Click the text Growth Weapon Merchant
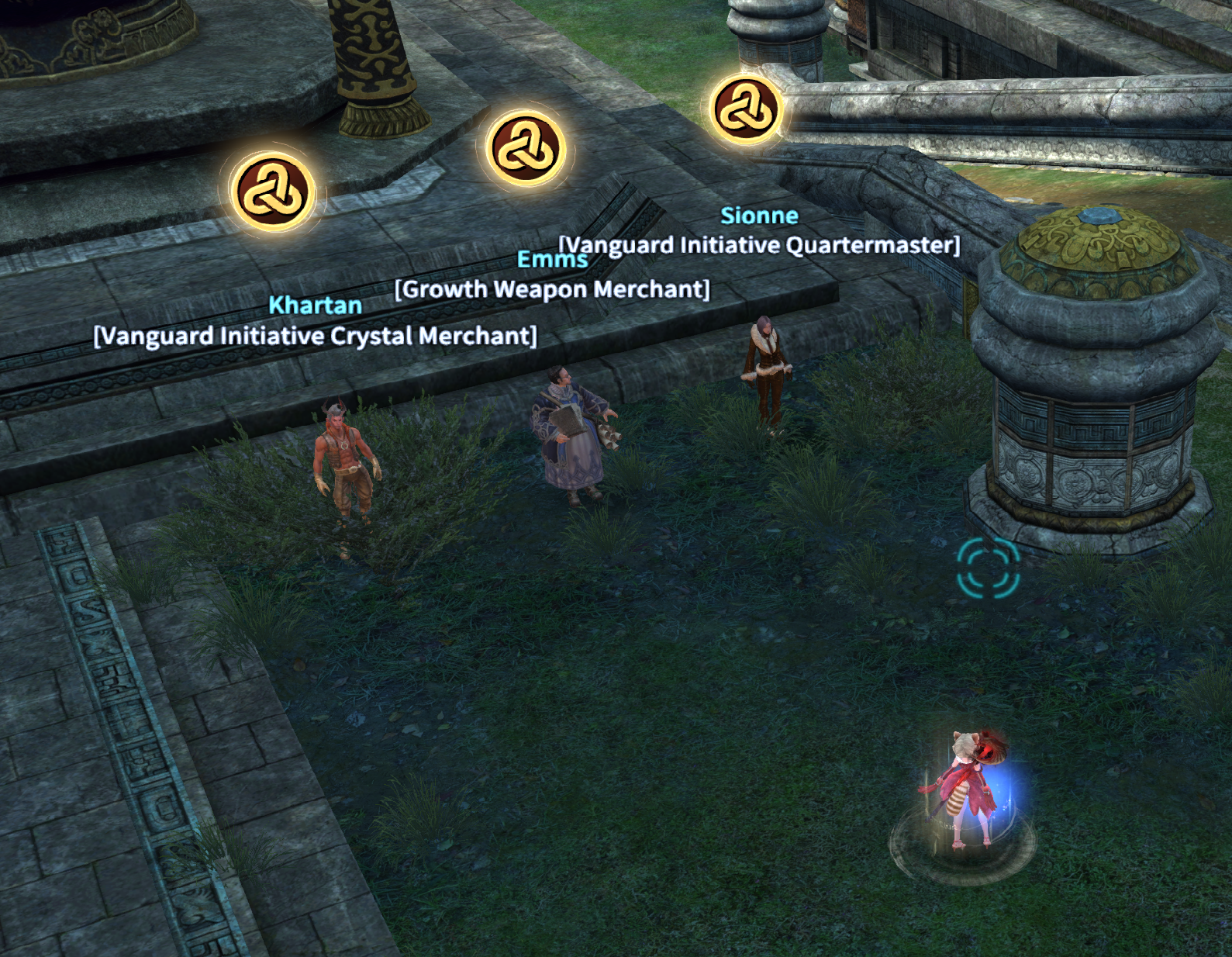This screenshot has width=1232, height=957. (x=551, y=289)
